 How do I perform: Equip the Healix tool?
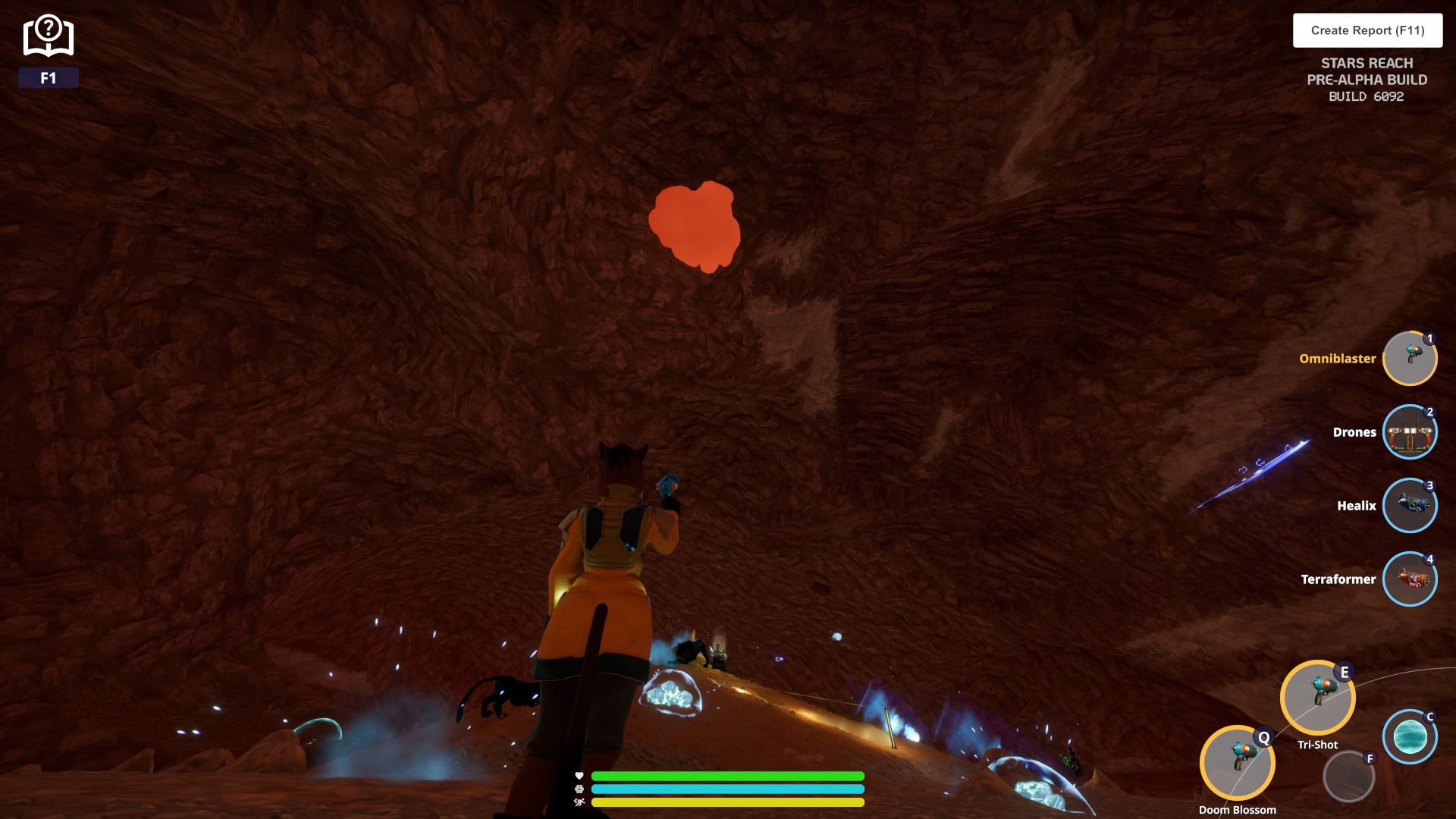(1409, 506)
